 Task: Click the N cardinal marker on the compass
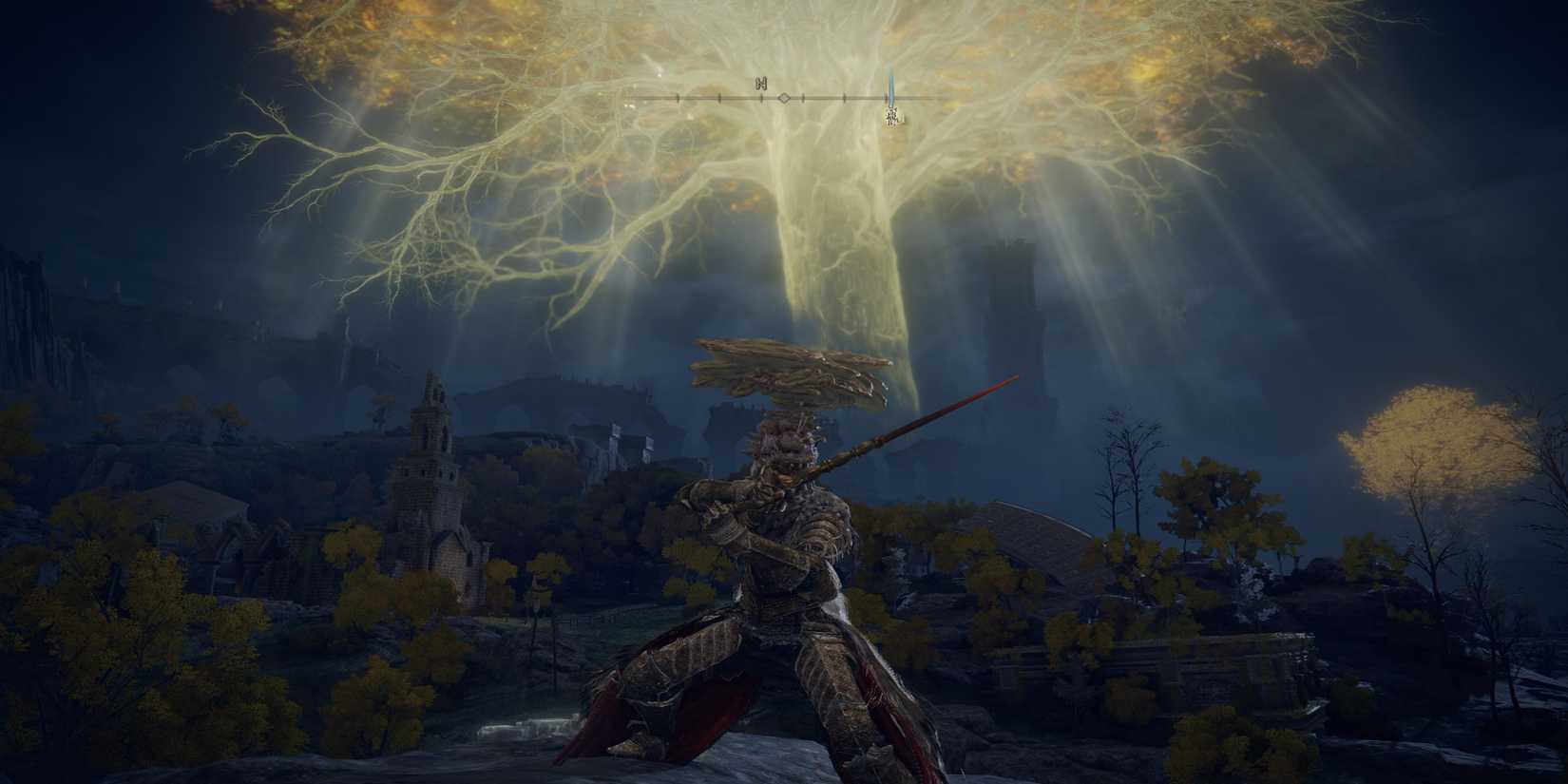click(760, 84)
